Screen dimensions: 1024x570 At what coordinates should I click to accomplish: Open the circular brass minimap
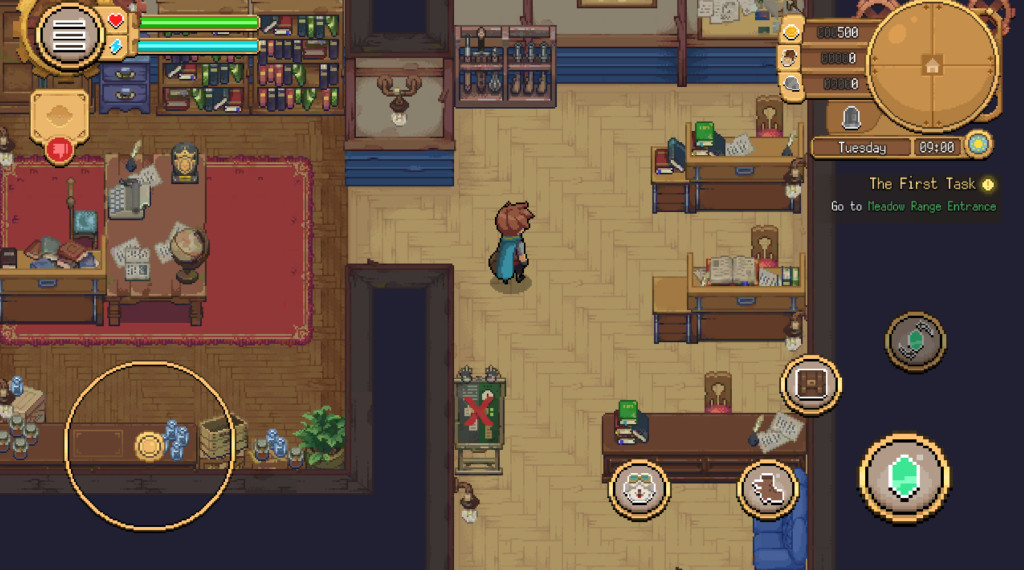point(932,65)
